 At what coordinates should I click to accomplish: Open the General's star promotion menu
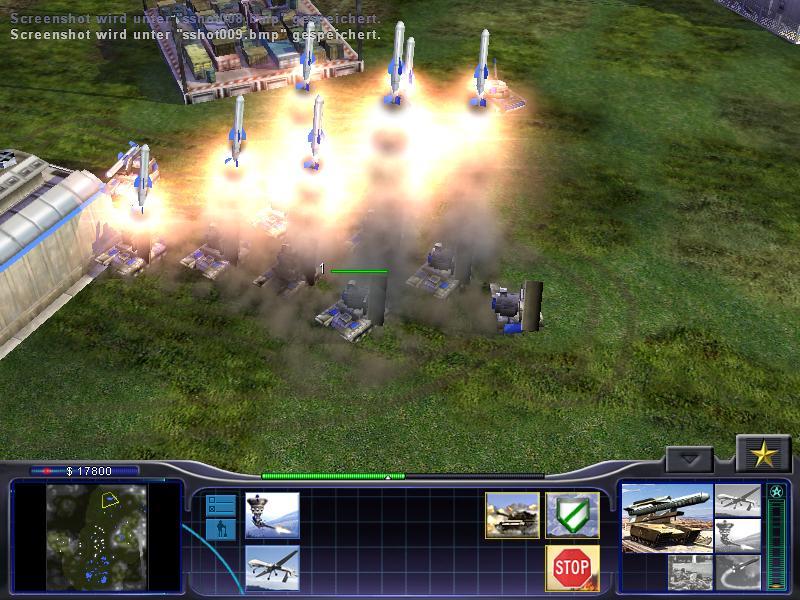[764, 455]
